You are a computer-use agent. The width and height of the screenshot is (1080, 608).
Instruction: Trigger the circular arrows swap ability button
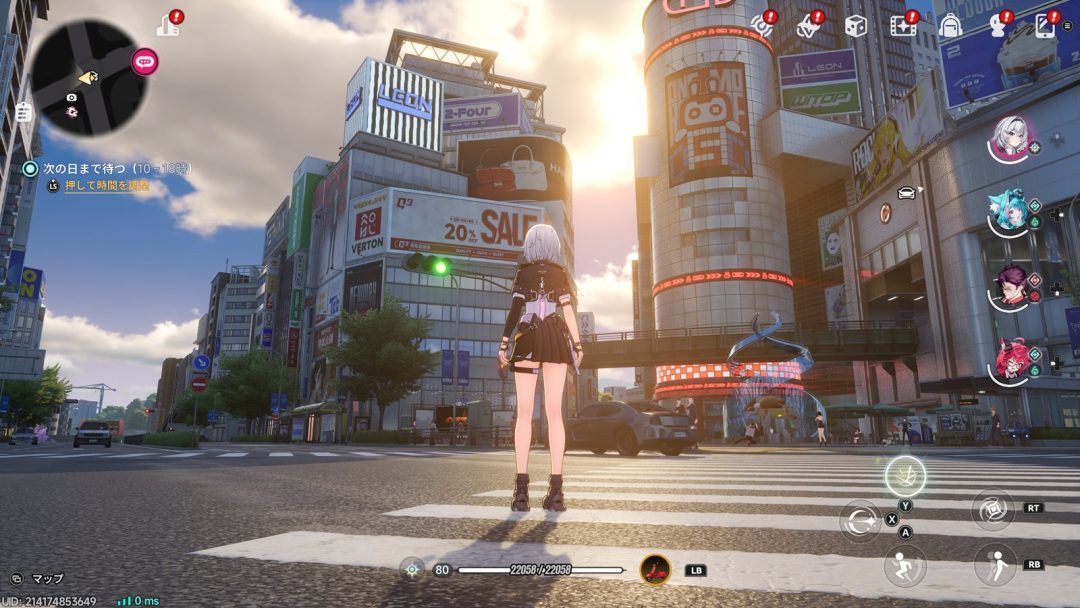(860, 521)
